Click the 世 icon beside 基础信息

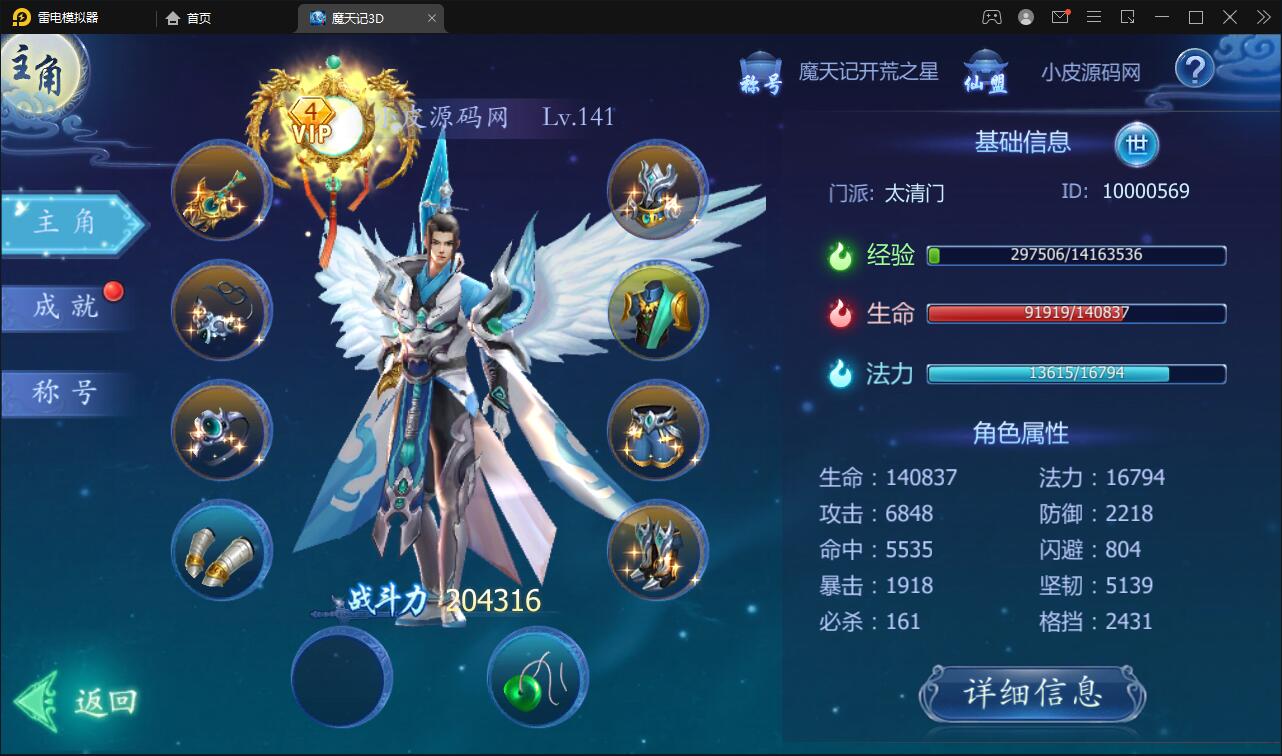(x=1137, y=143)
